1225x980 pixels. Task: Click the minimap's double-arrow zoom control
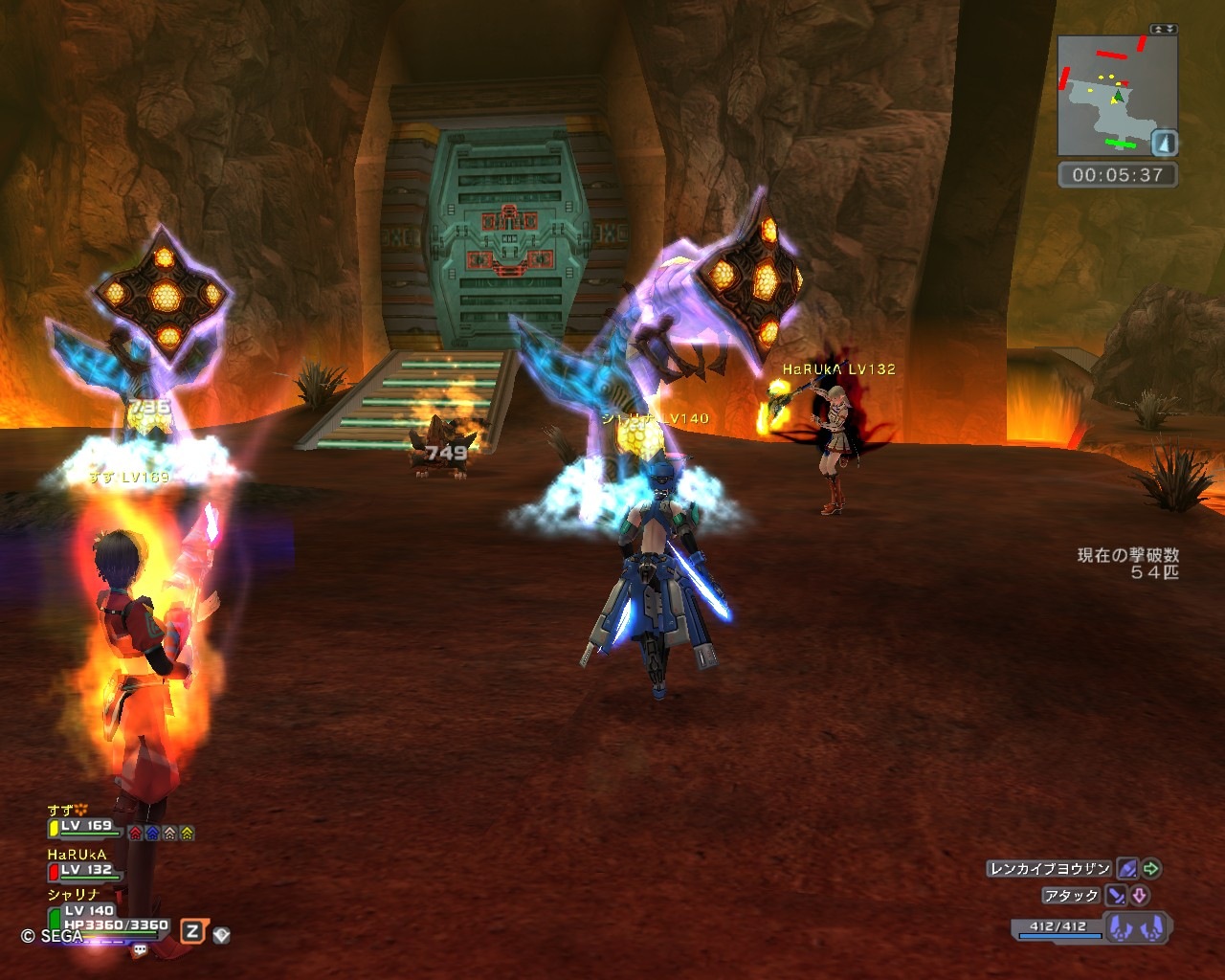pyautogui.click(x=1164, y=30)
